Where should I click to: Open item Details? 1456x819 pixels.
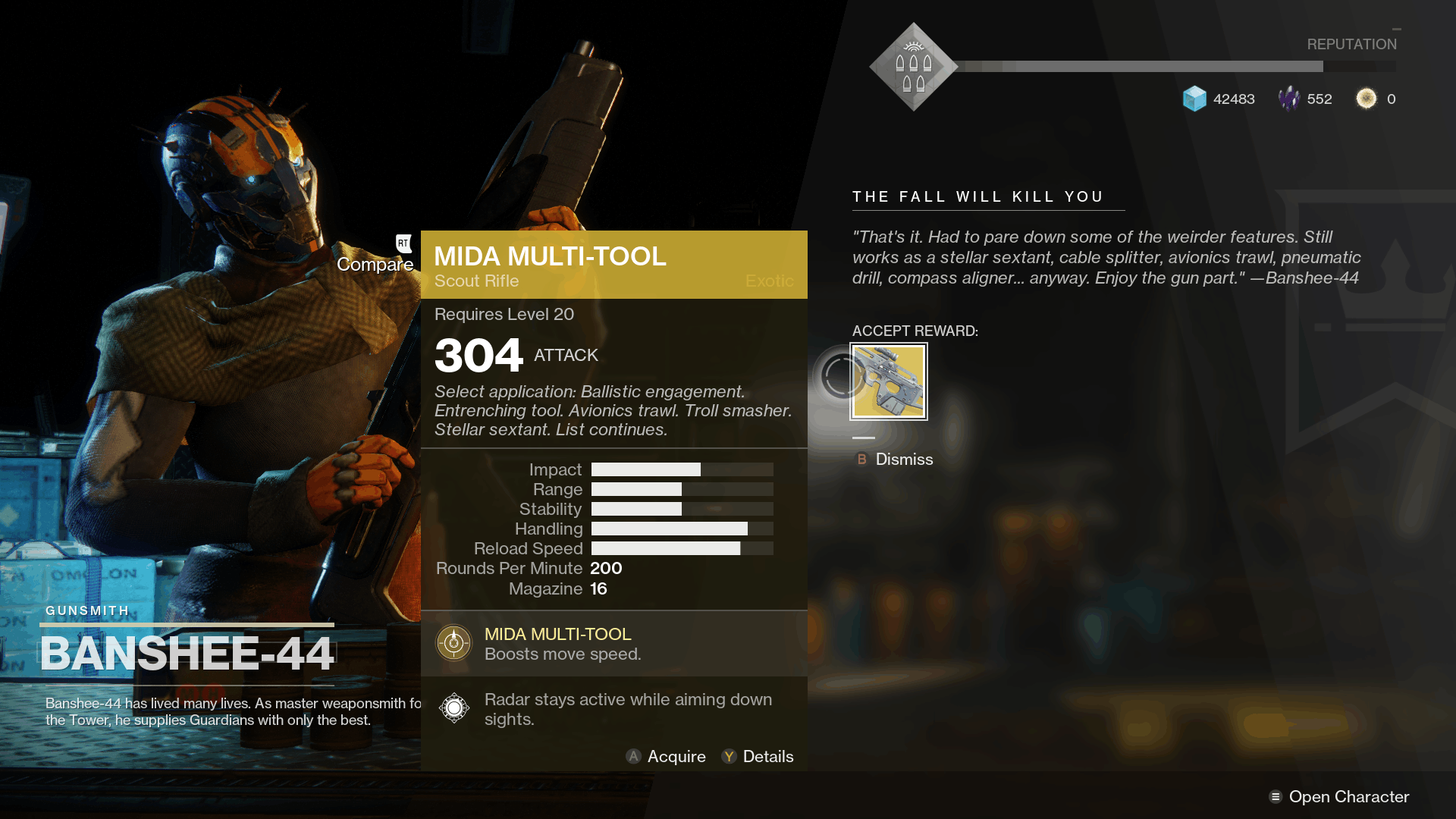pyautogui.click(x=758, y=757)
